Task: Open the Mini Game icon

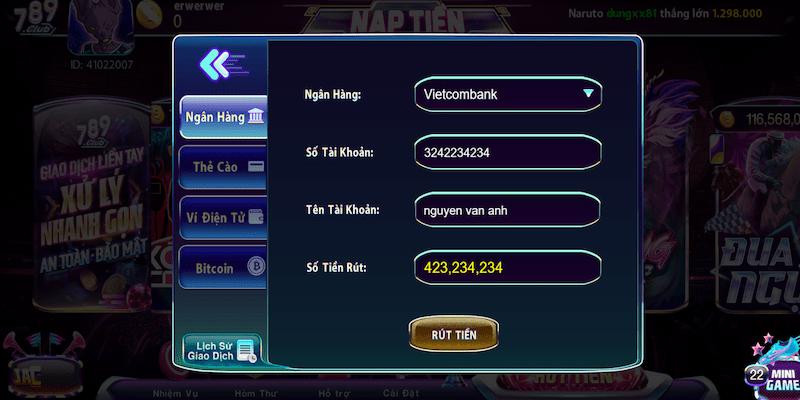Action: point(773,372)
